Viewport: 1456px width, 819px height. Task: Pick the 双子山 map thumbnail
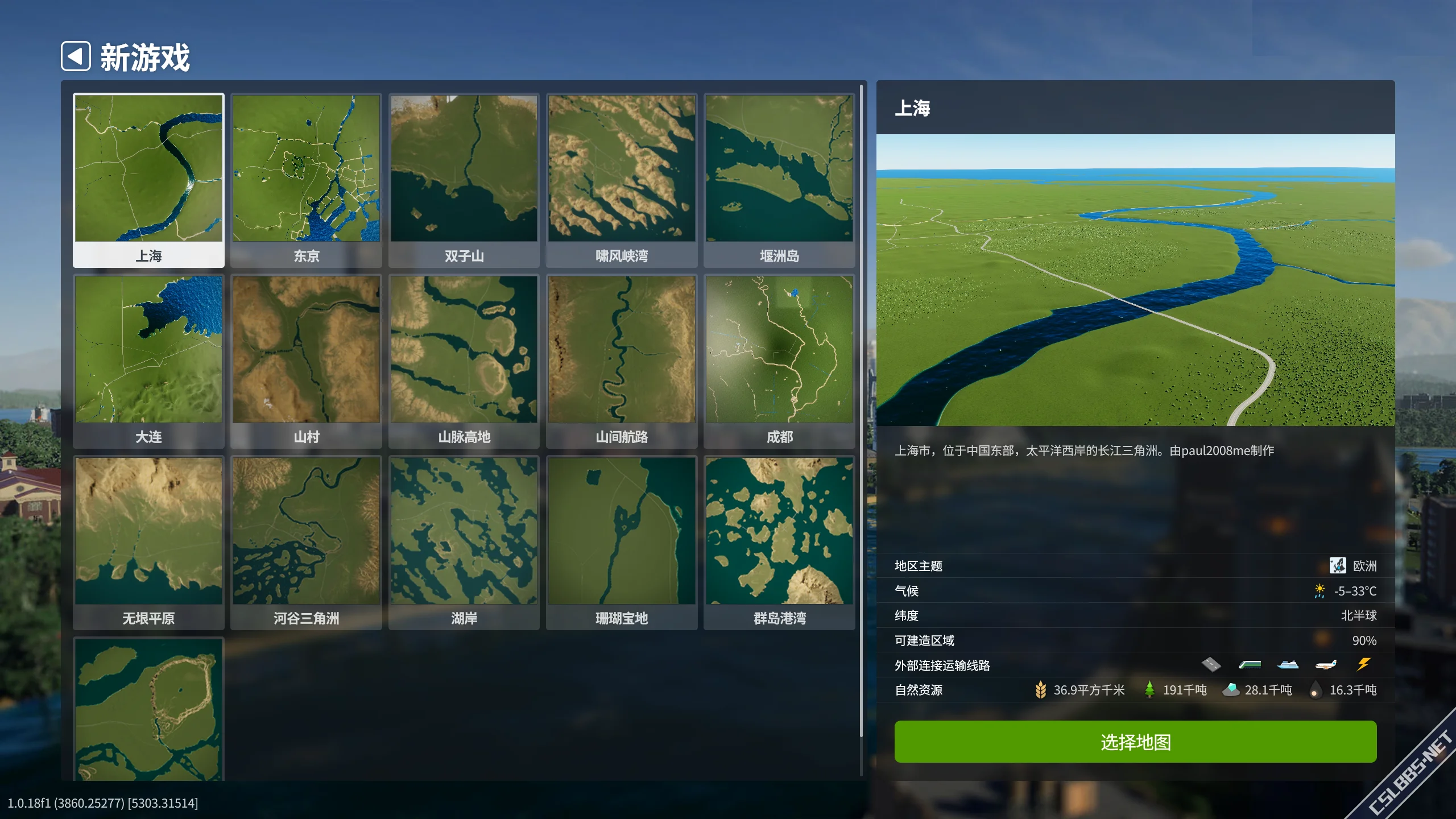click(x=464, y=180)
